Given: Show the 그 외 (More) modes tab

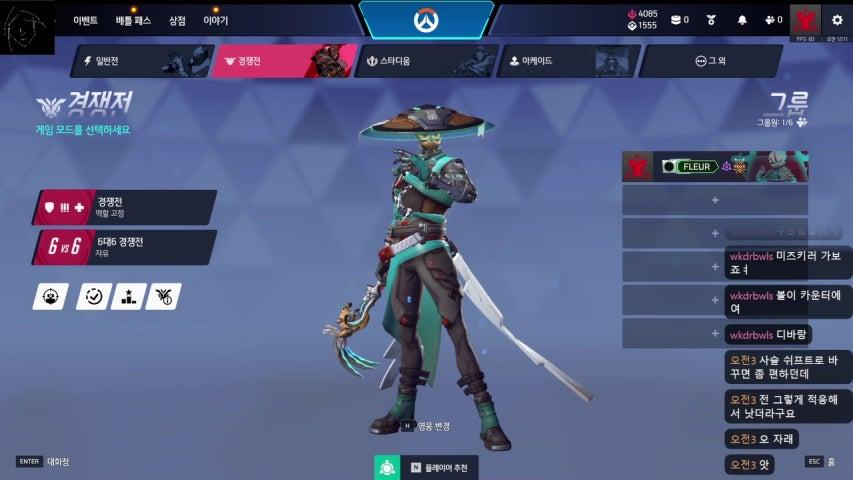Looking at the screenshot, I should pyautogui.click(x=709, y=61).
